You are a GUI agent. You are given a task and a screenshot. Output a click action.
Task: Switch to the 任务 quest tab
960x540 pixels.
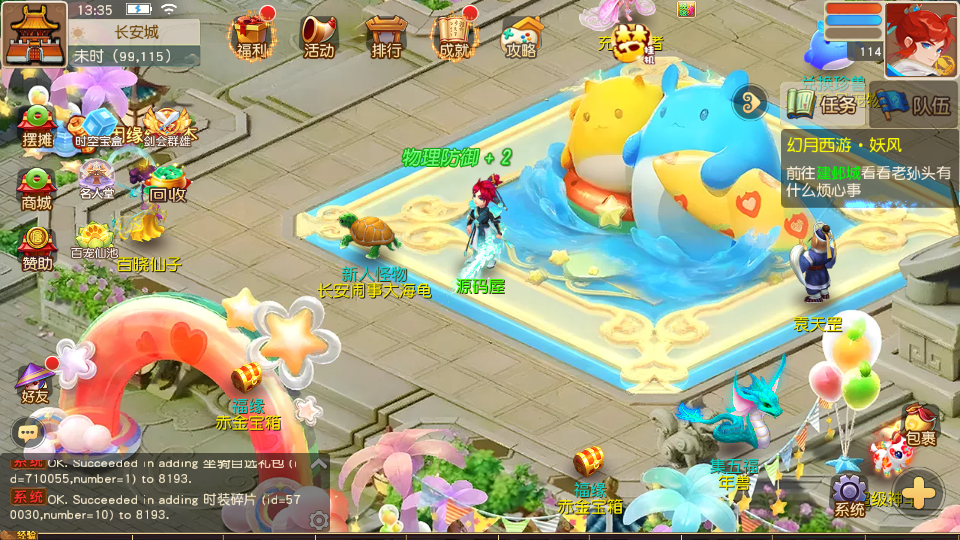coord(822,103)
